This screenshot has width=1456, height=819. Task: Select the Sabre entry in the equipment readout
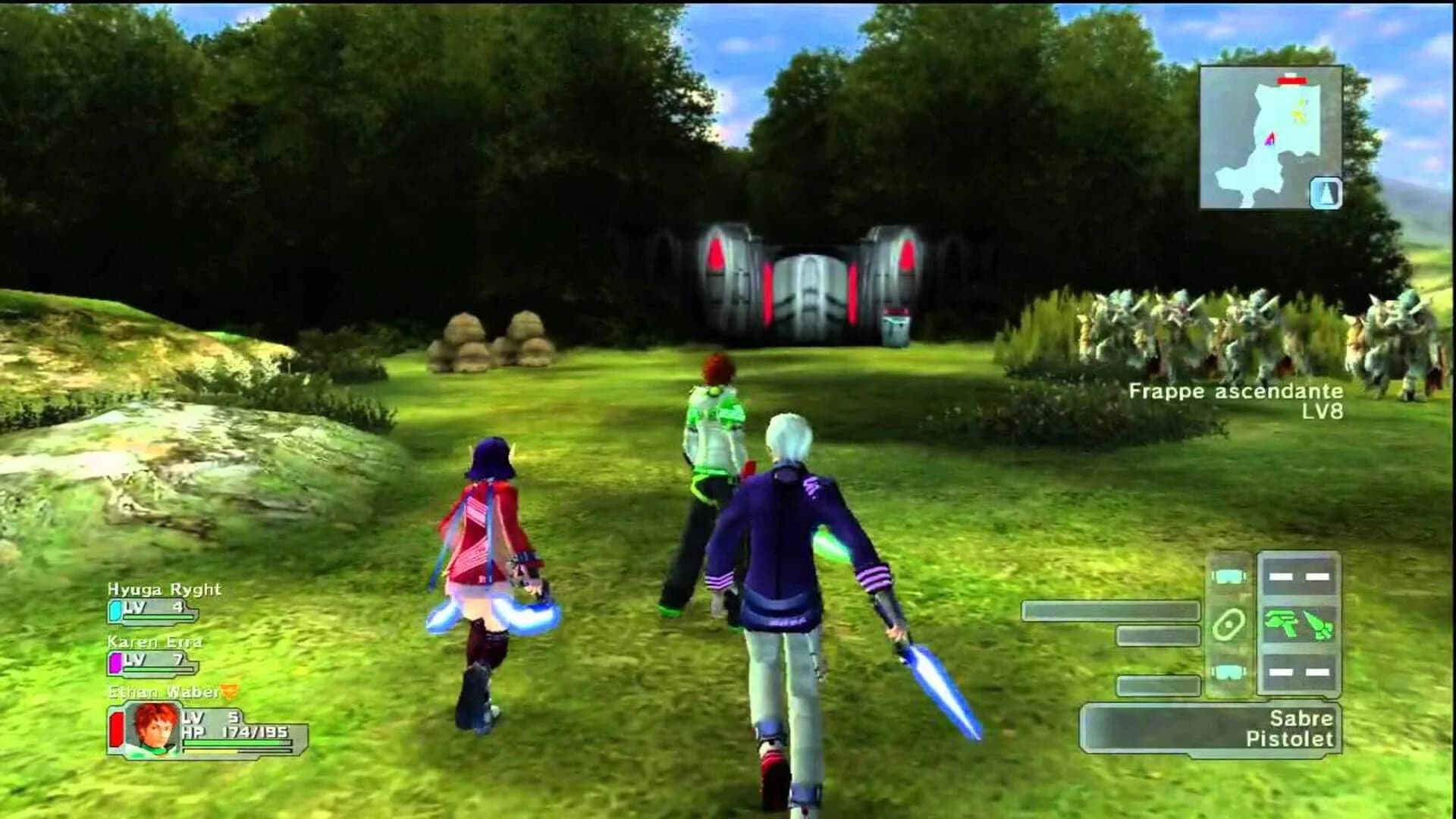click(x=1301, y=719)
